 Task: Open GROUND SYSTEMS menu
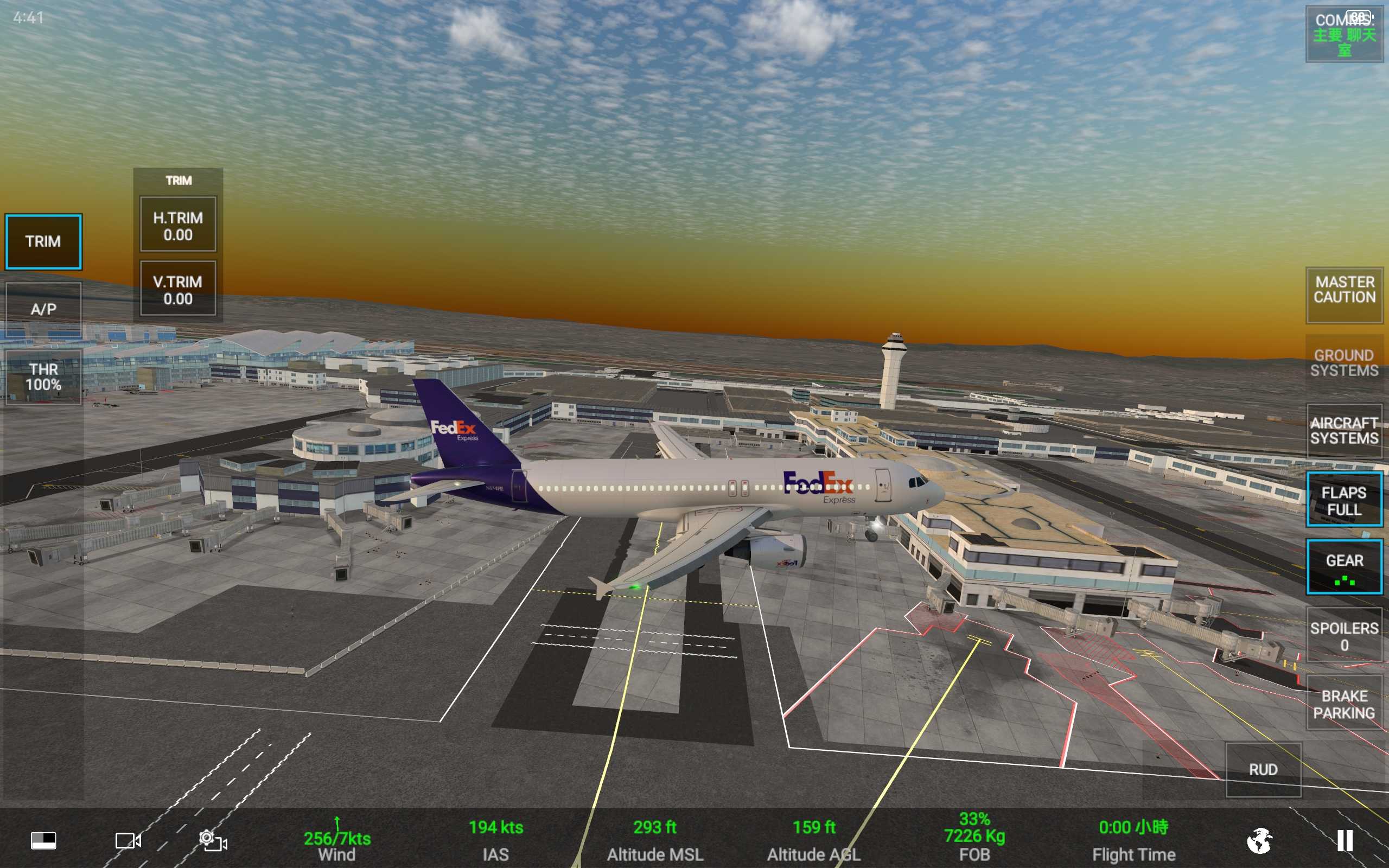[1344, 363]
